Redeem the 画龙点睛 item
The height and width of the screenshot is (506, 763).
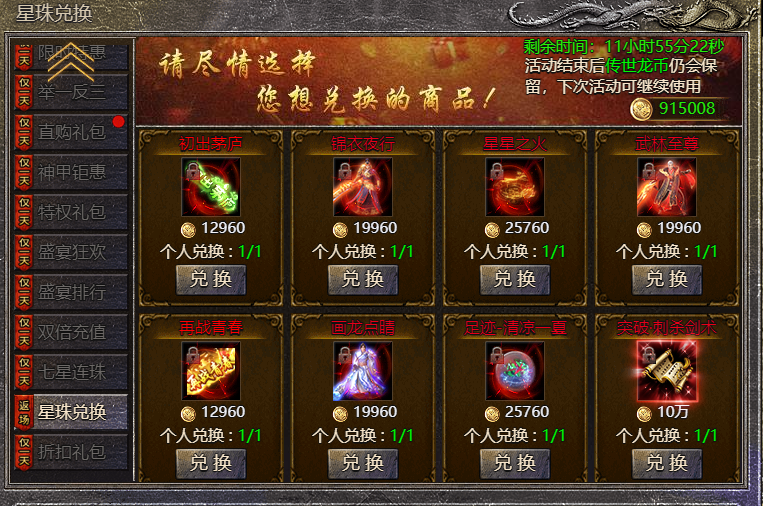363,463
